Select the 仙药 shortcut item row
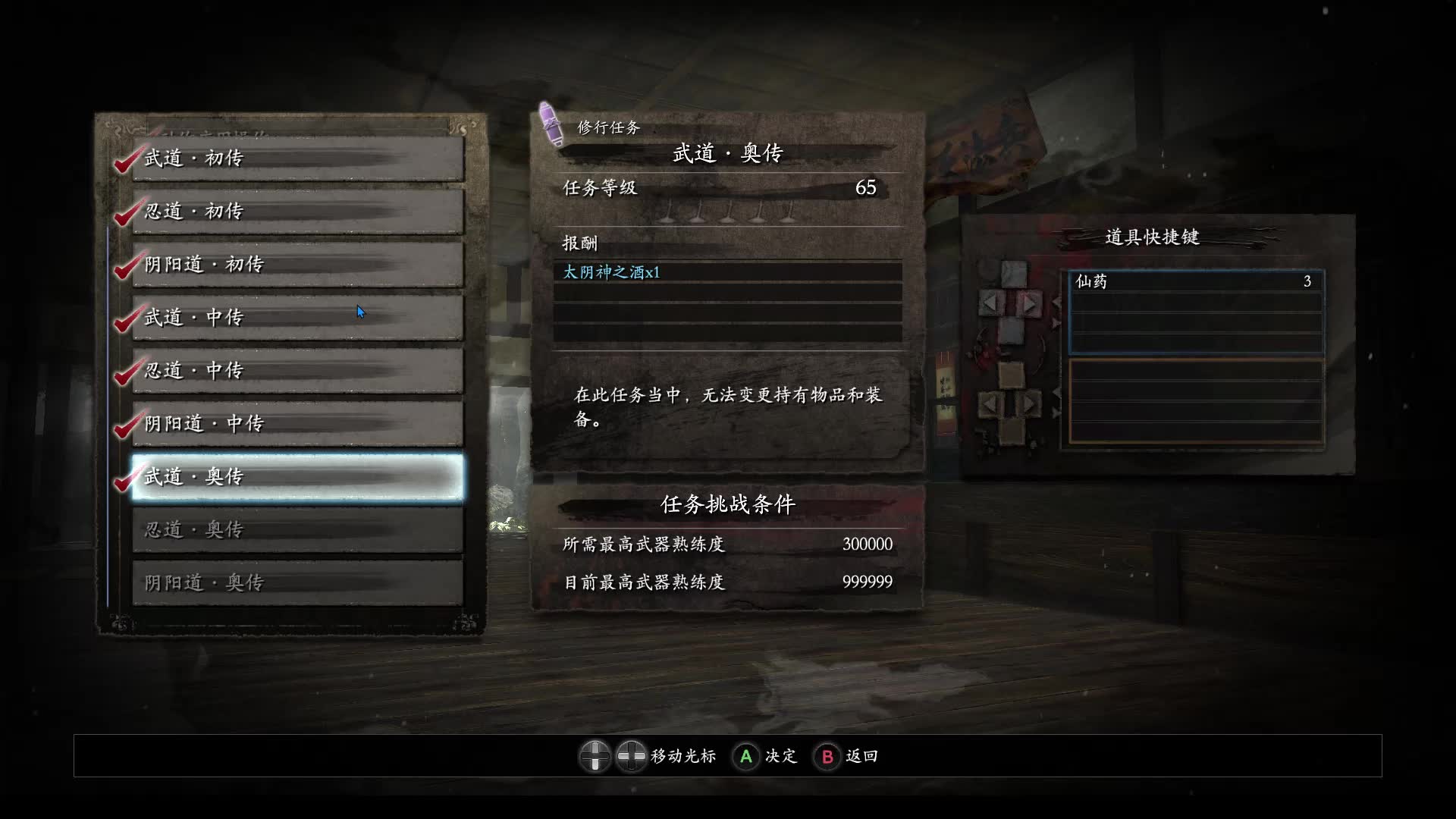 click(1195, 282)
